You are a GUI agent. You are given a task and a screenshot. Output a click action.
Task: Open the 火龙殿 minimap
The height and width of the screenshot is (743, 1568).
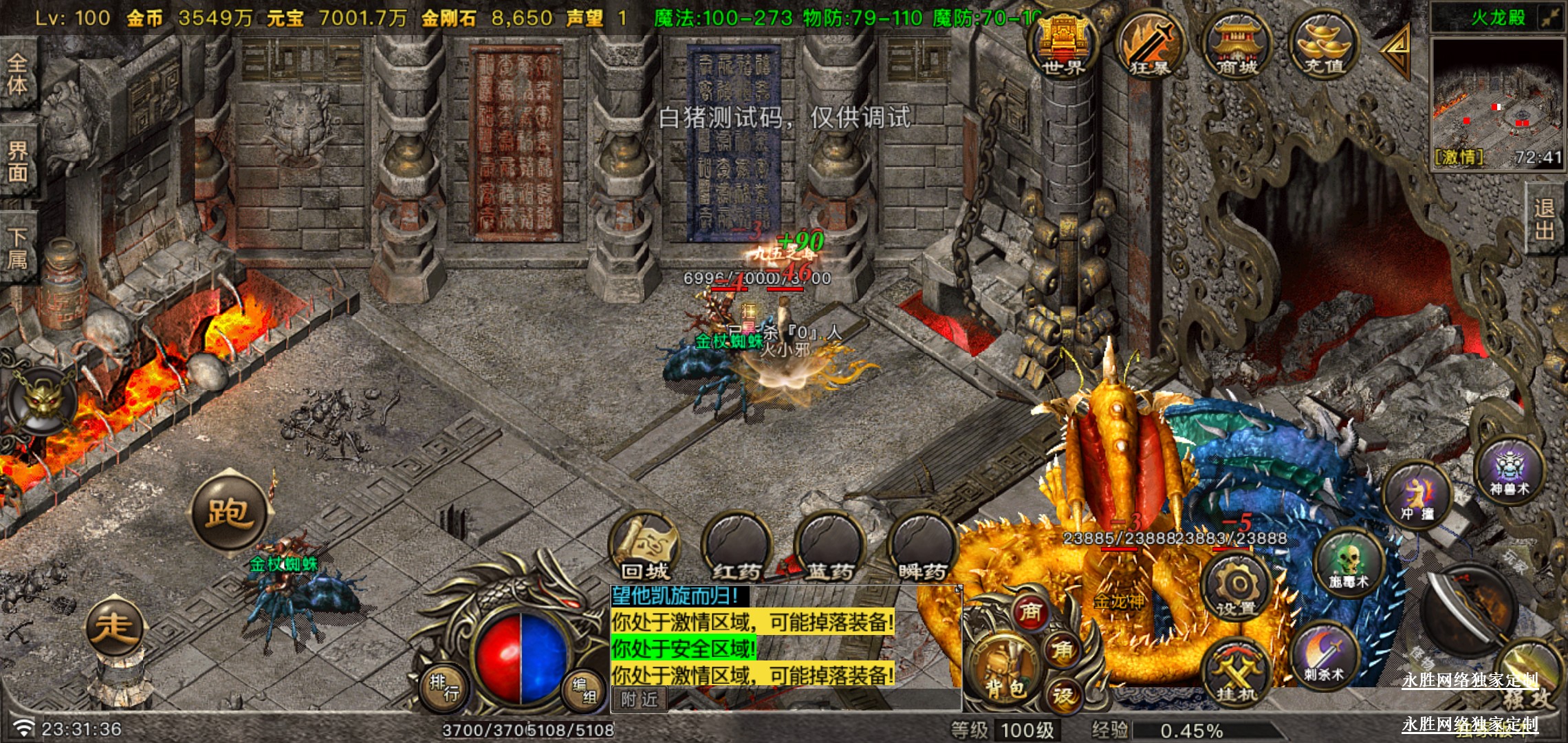1496,102
